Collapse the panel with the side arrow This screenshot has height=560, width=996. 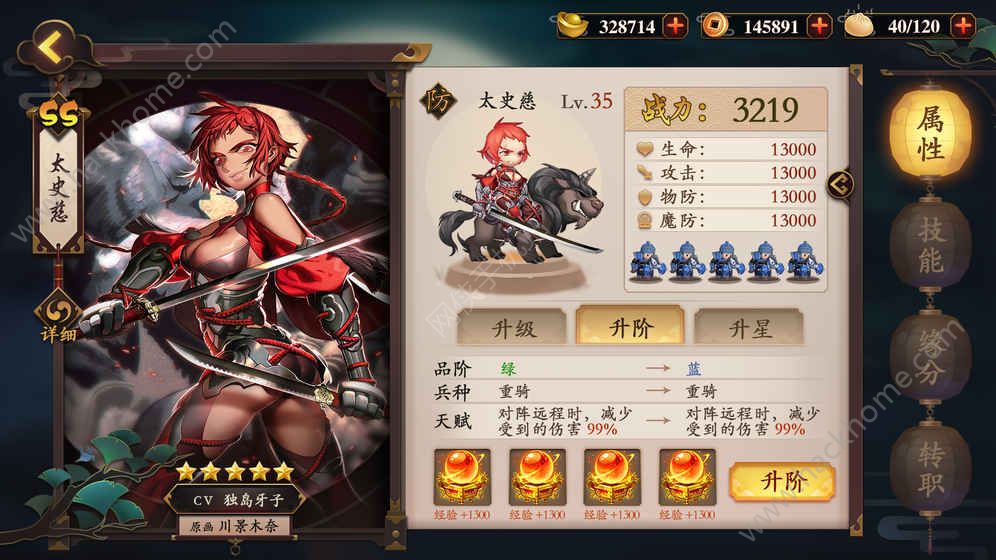coord(842,183)
